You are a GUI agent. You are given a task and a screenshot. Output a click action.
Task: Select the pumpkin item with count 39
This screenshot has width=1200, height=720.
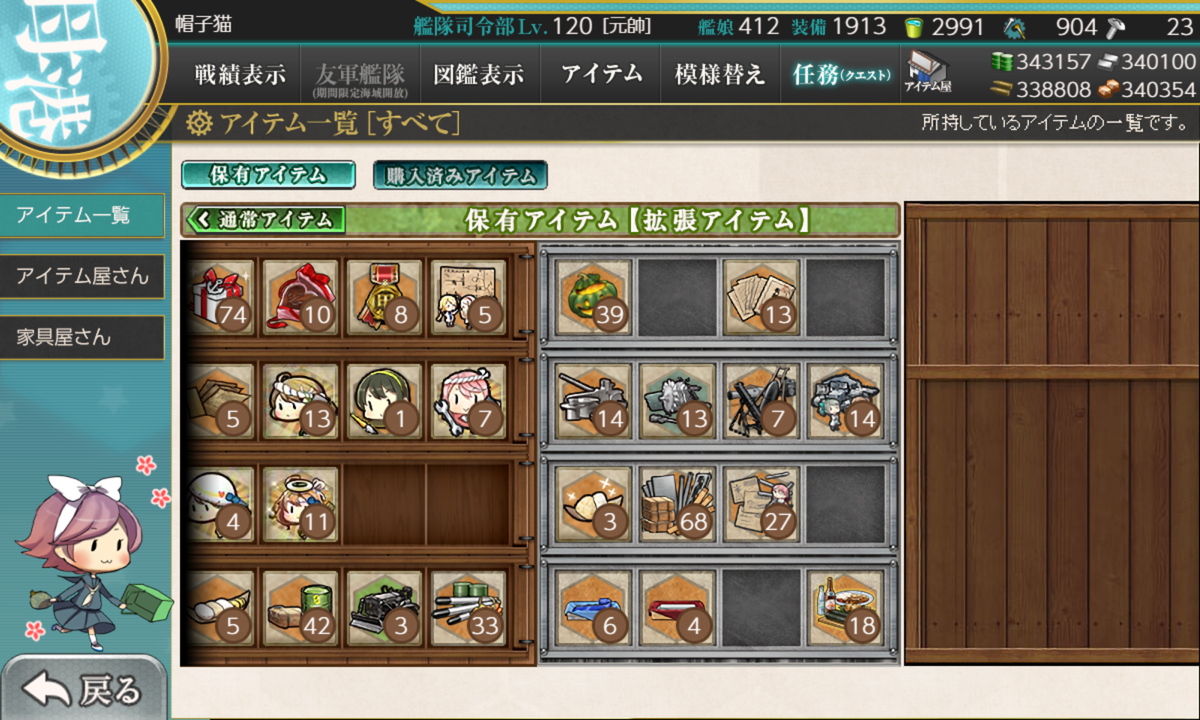[x=594, y=297]
